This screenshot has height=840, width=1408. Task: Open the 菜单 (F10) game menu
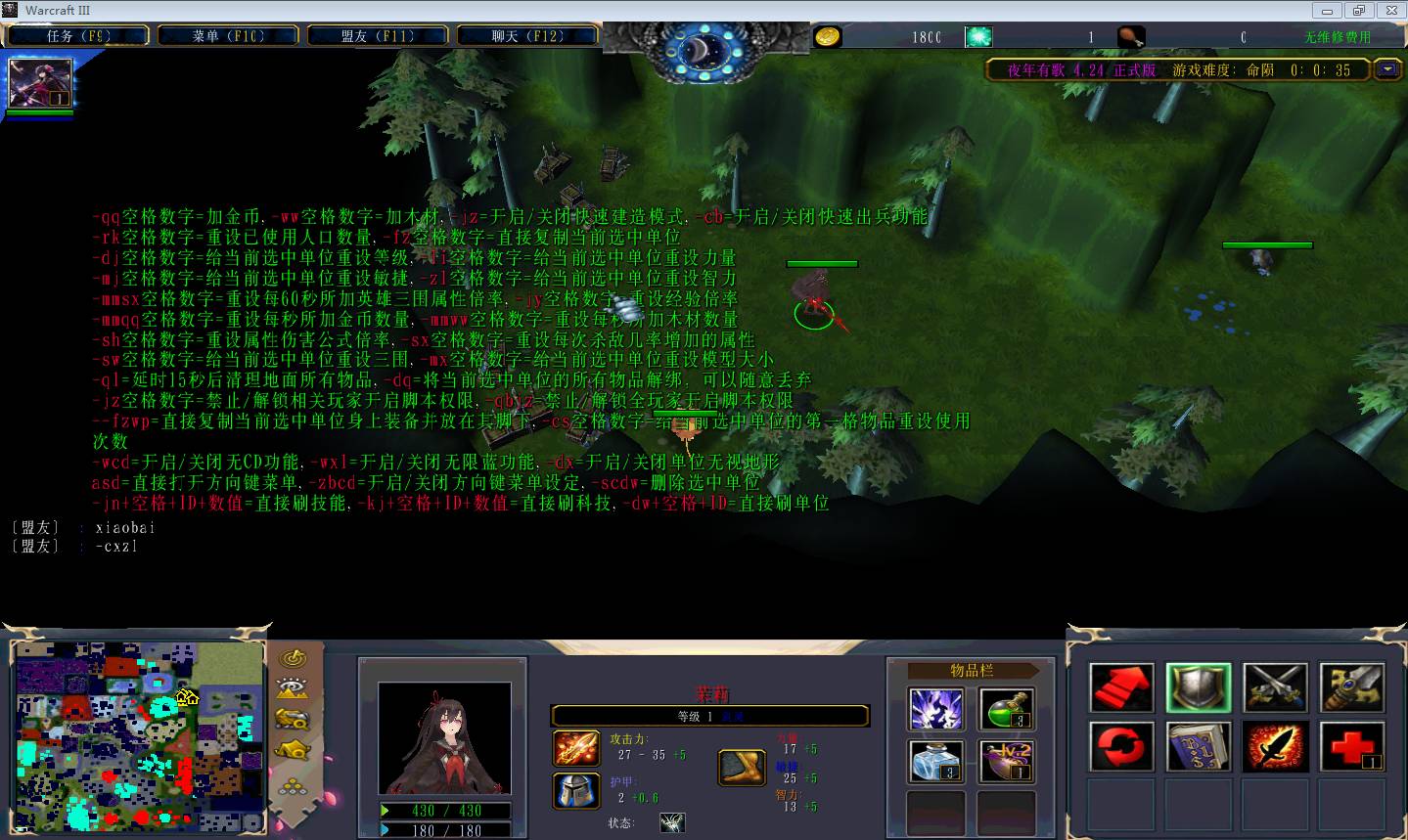(228, 36)
